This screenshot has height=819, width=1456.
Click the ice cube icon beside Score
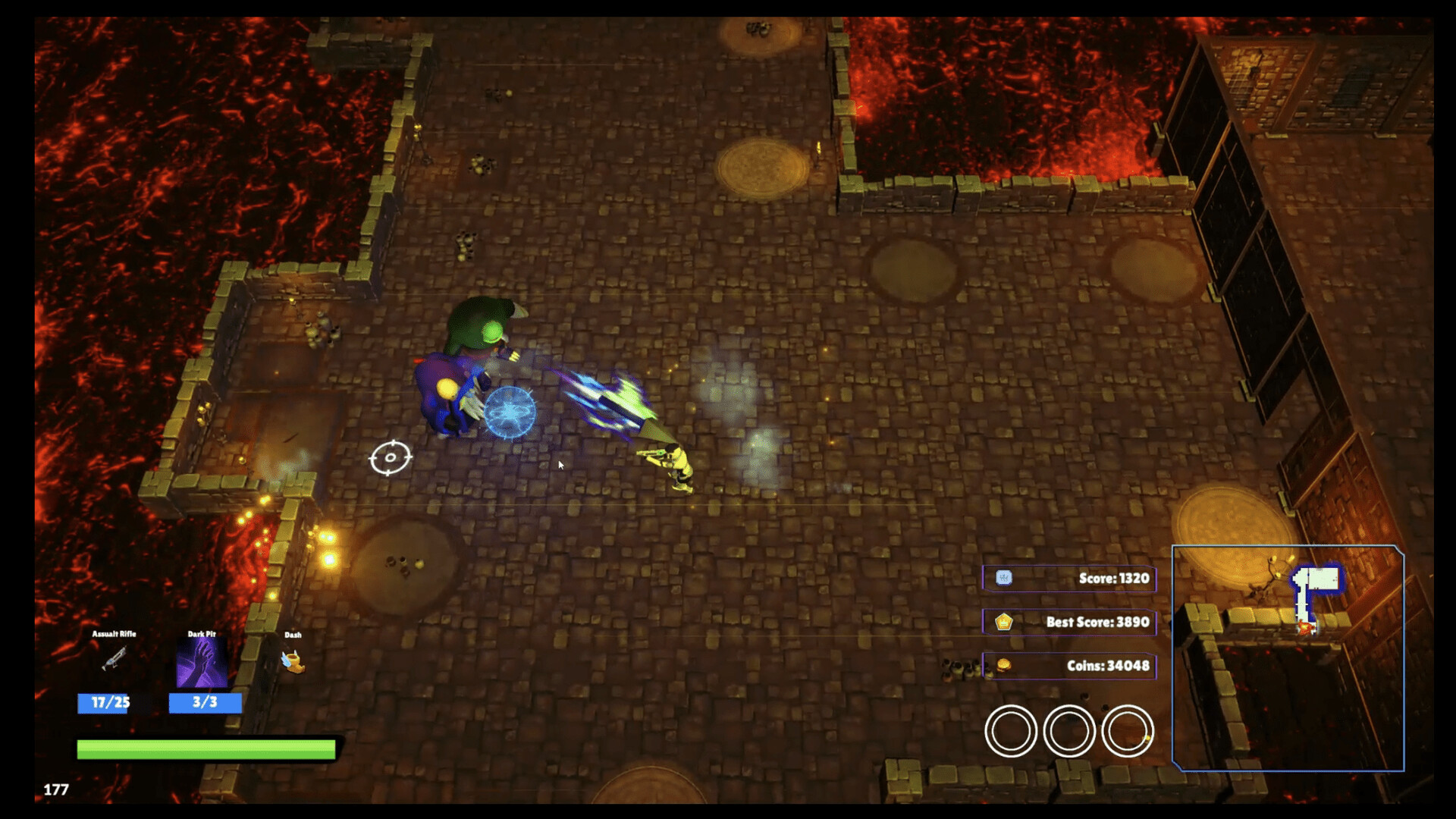pos(1005,578)
